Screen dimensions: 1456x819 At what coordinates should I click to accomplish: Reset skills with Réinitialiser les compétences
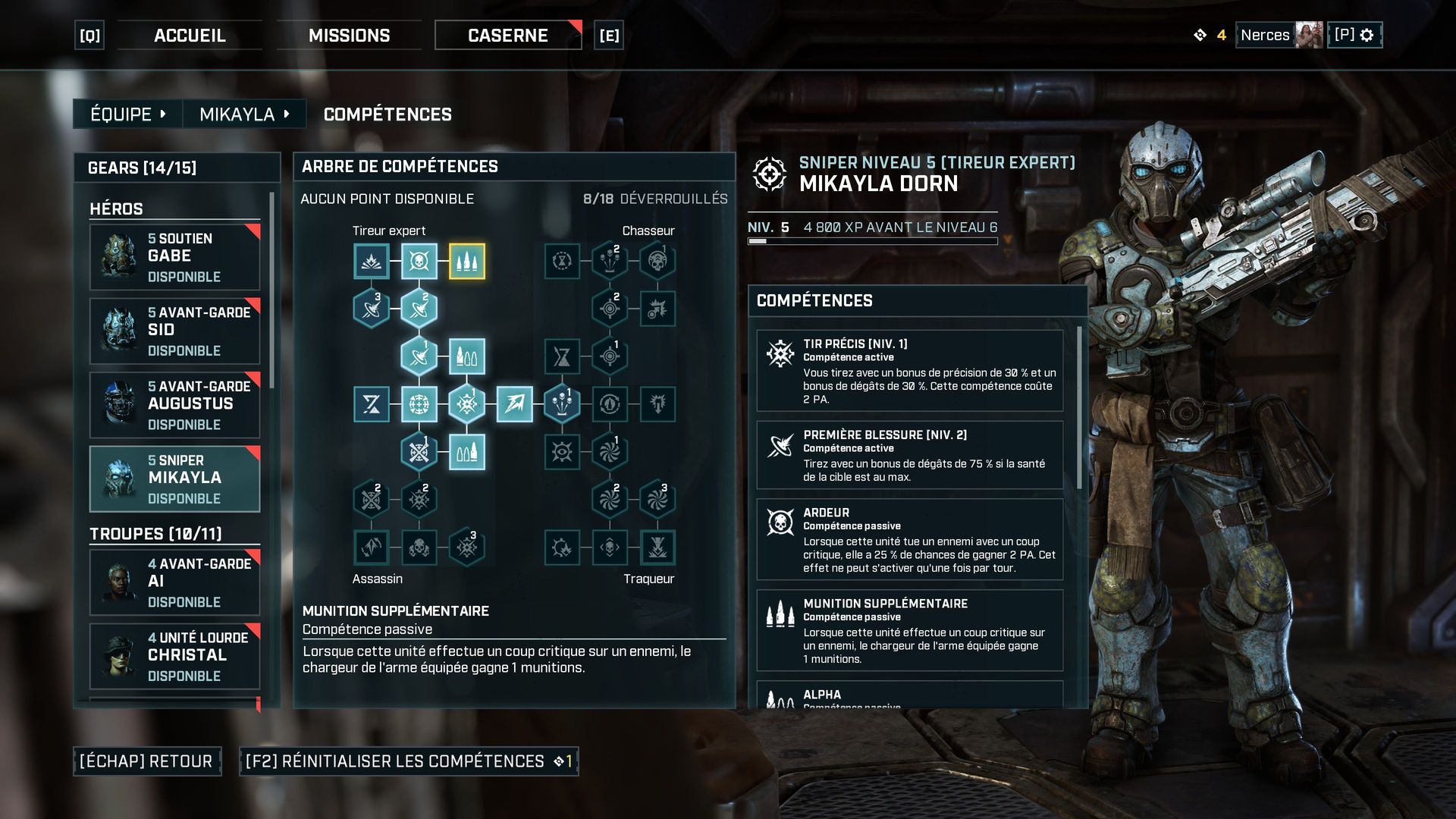tap(409, 761)
